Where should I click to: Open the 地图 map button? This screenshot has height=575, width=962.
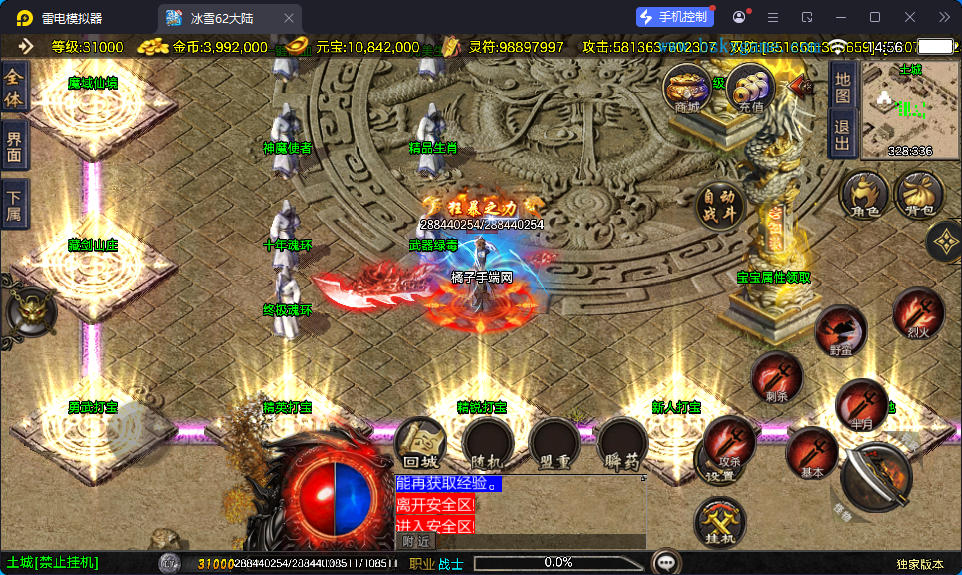tap(842, 87)
